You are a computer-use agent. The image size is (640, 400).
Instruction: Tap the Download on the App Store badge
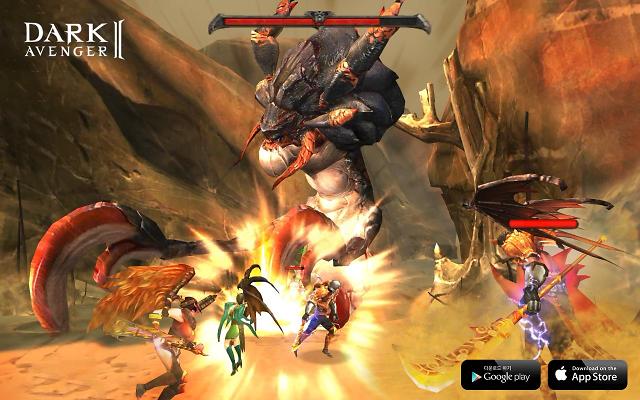587,374
